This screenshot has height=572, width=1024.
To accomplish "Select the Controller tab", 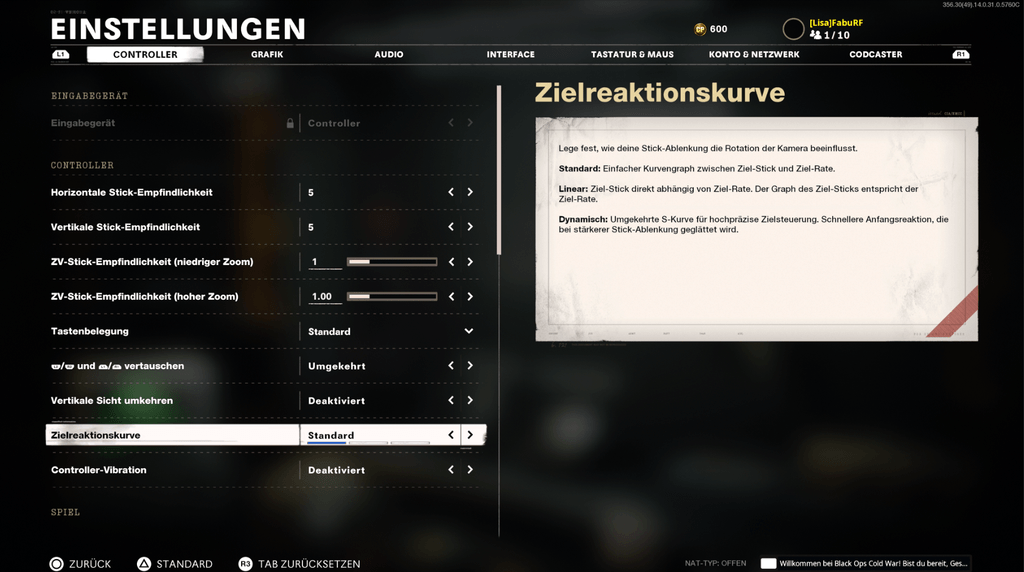I will (x=145, y=55).
